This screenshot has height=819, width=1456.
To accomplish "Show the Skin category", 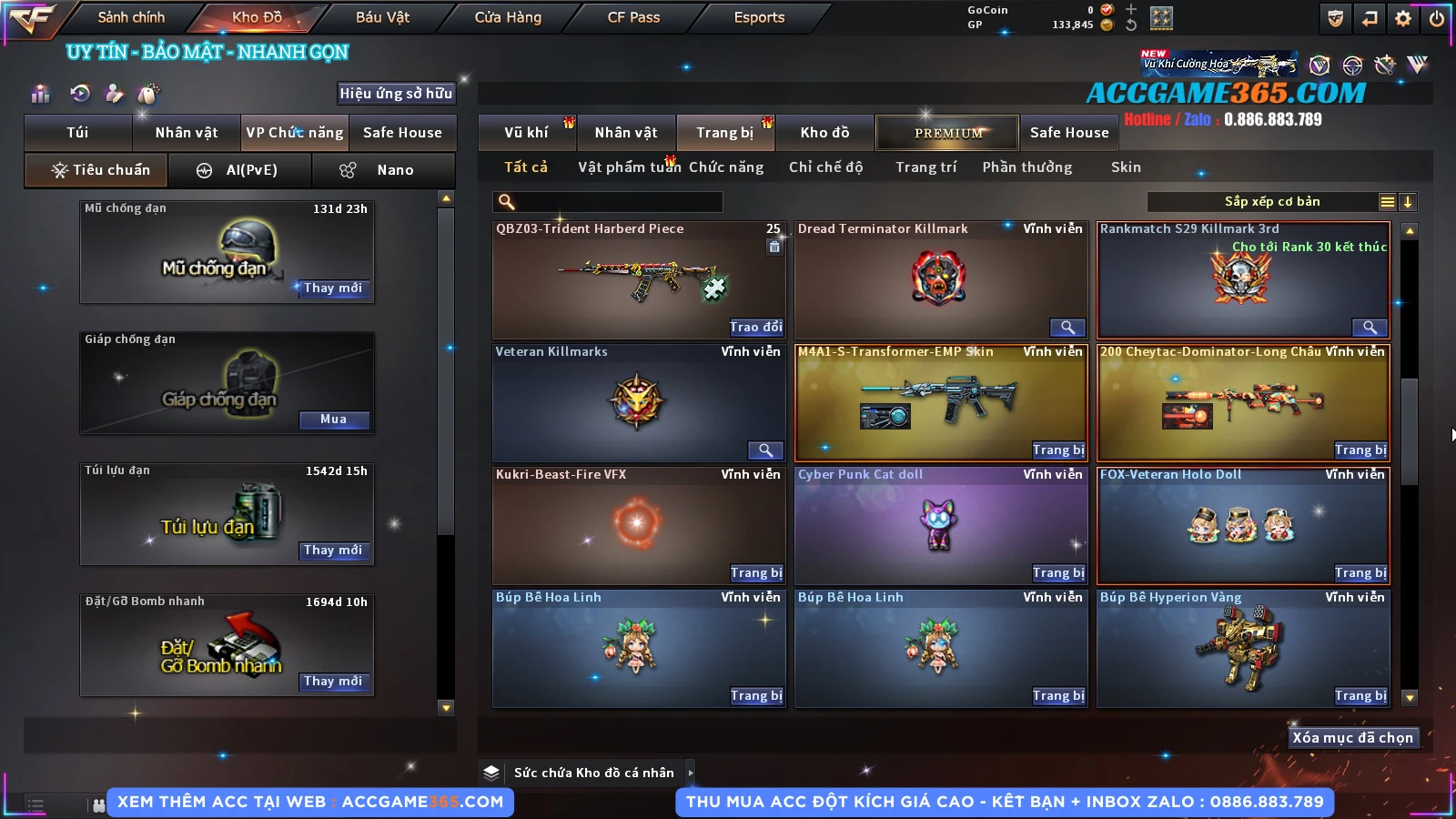I will pos(1126,167).
